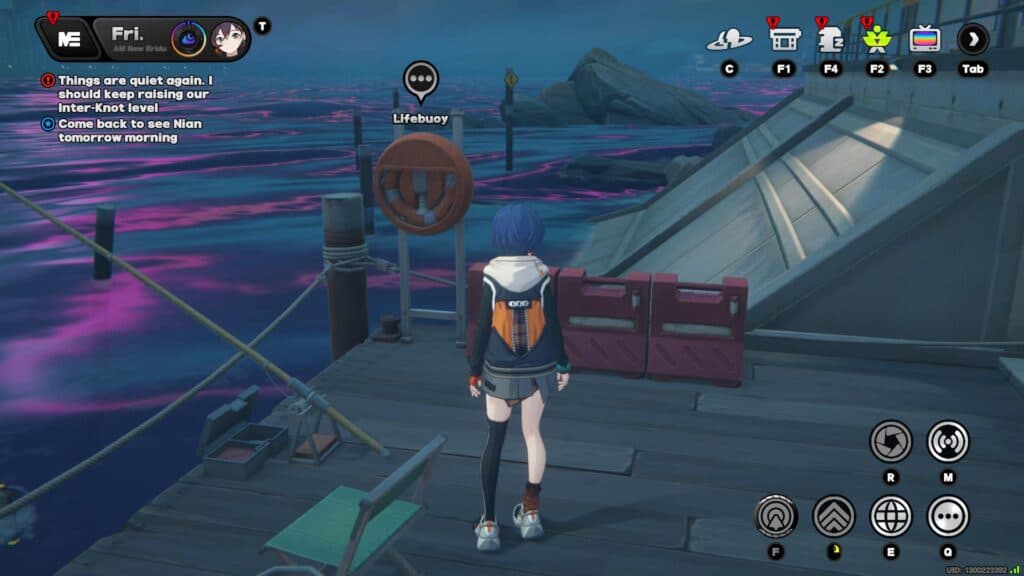Activate the chevron sprint button

point(833,516)
